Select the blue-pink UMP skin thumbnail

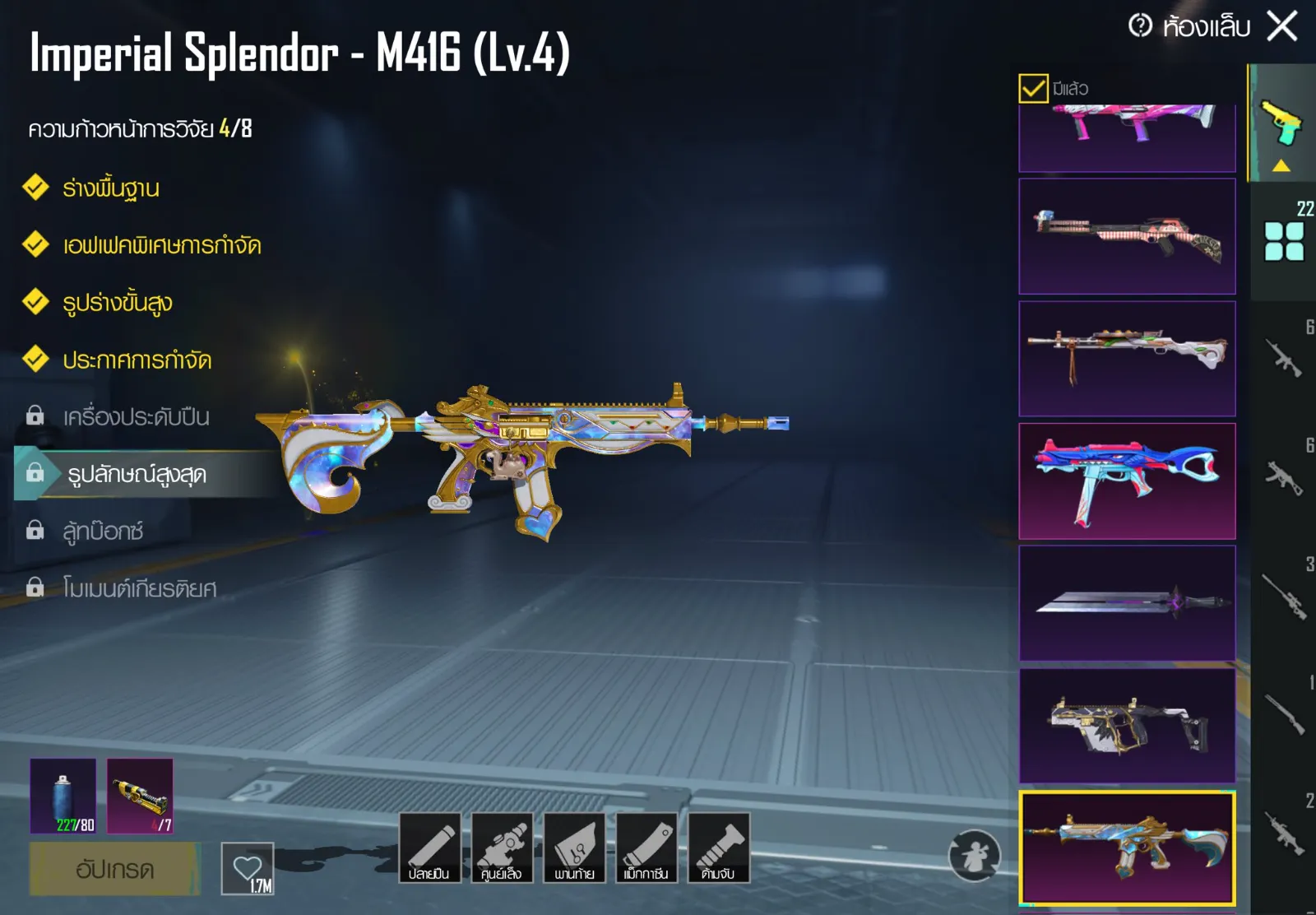coord(1127,481)
